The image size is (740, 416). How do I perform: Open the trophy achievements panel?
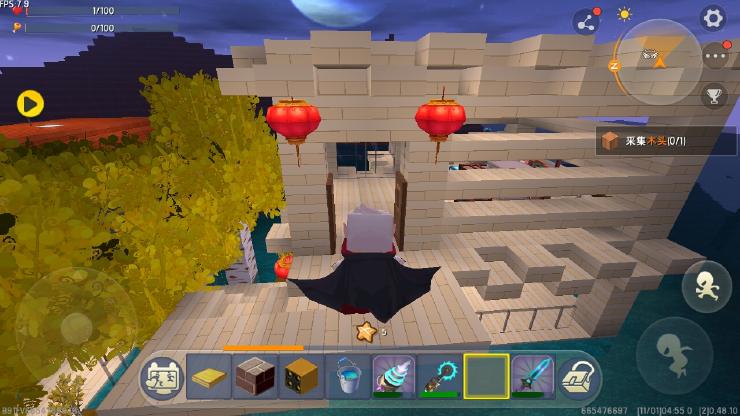coord(715,96)
